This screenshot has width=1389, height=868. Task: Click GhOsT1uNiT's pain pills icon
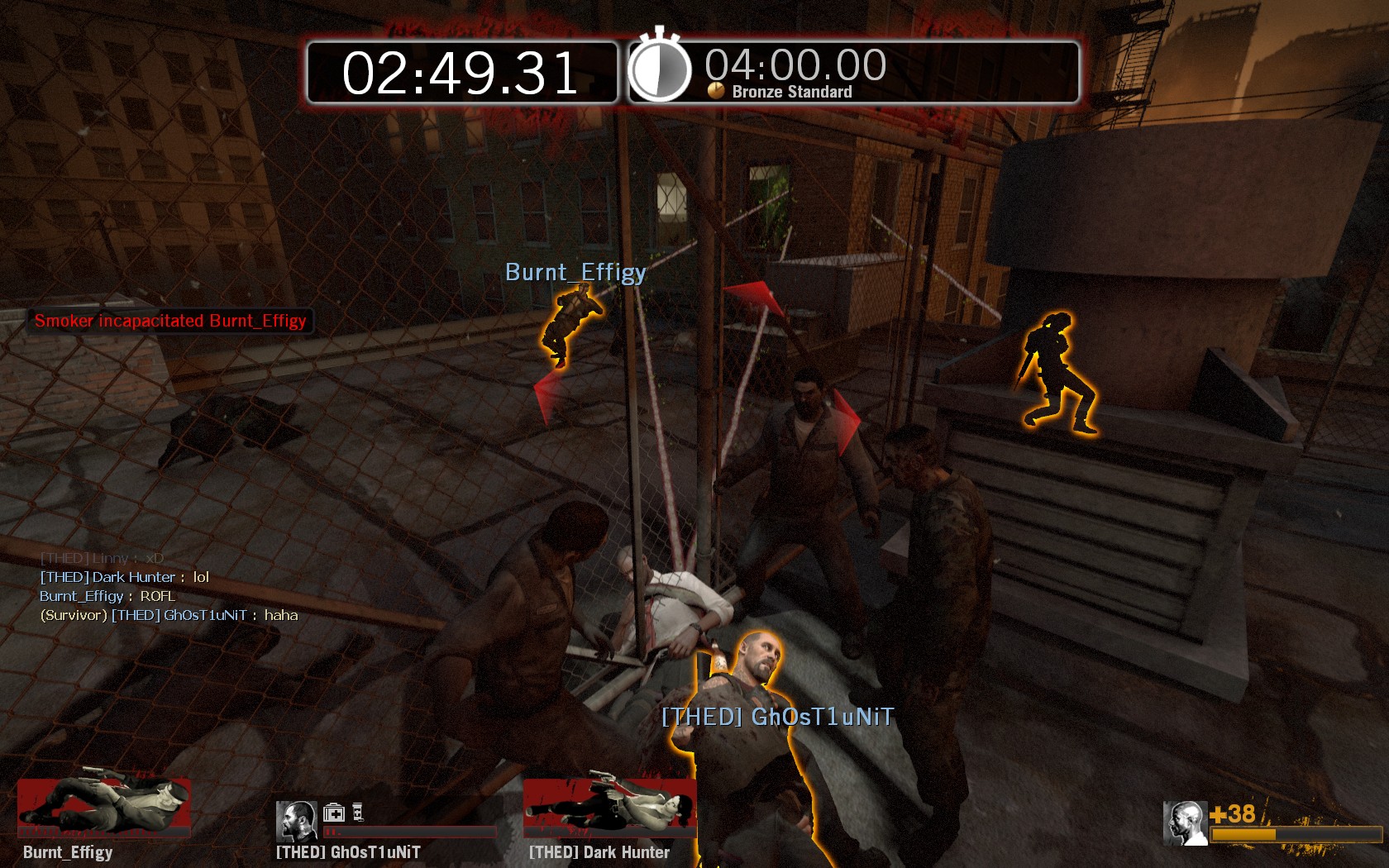(x=358, y=813)
